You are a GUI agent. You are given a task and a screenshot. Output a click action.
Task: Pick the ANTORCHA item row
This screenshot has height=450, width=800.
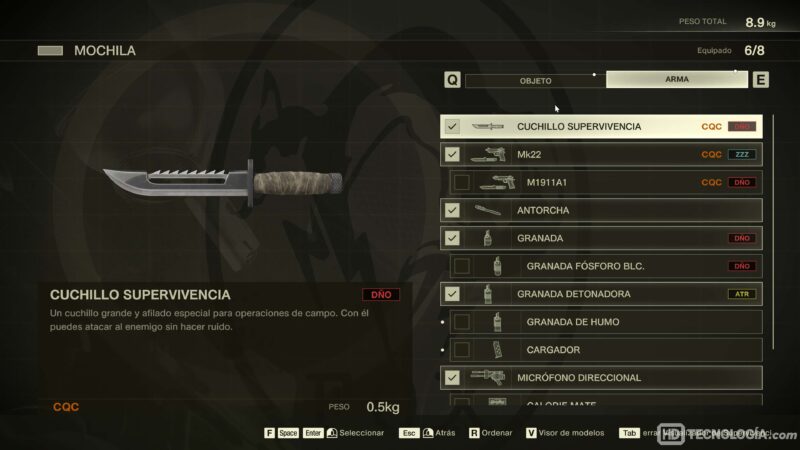coord(600,211)
